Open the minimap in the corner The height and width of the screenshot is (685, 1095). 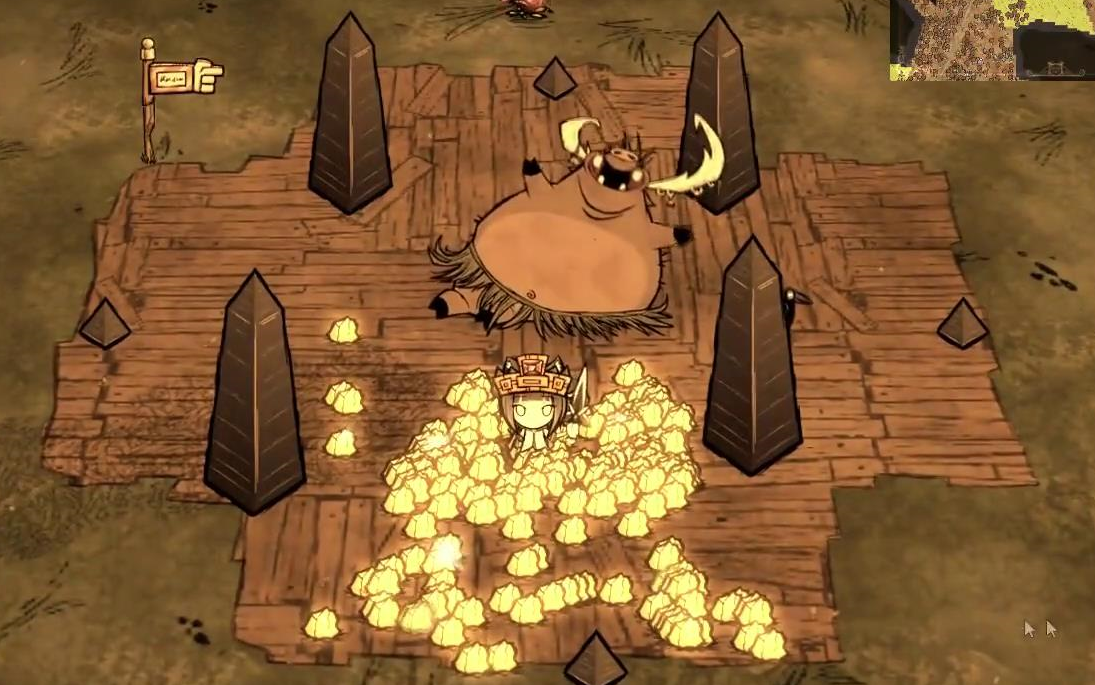pos(991,39)
